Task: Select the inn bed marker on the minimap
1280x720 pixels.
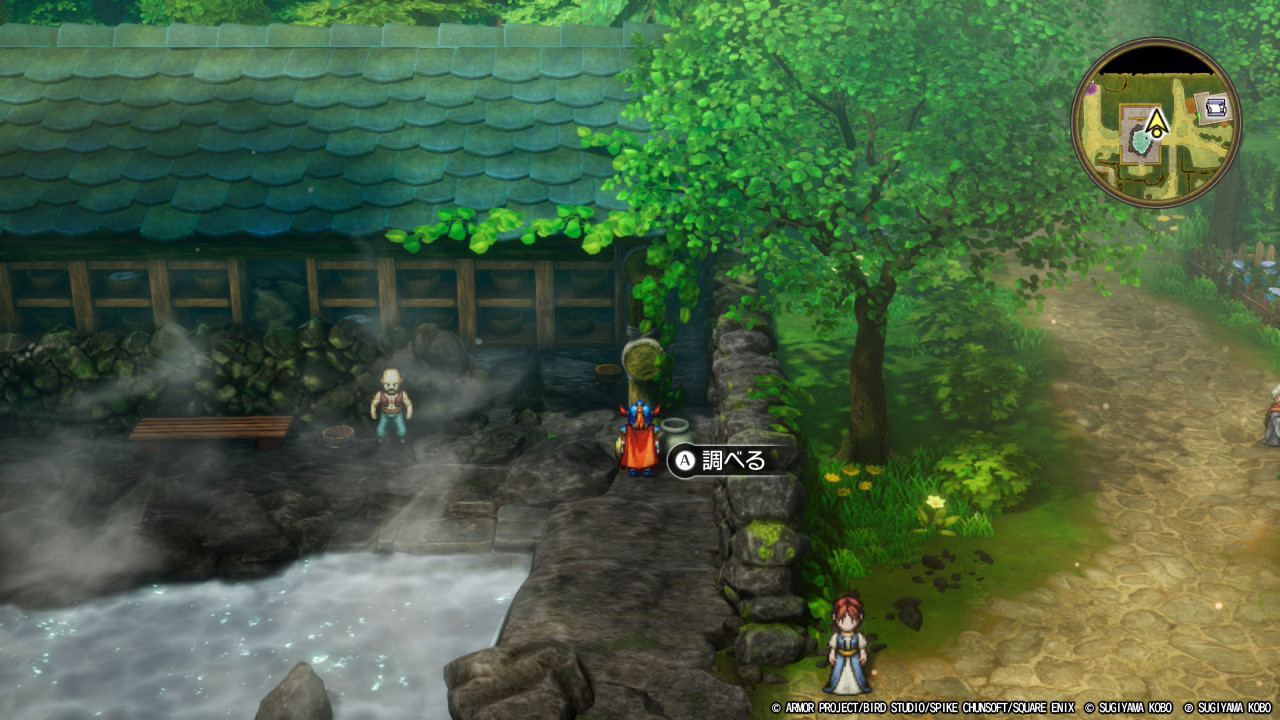Action: [x=1215, y=108]
